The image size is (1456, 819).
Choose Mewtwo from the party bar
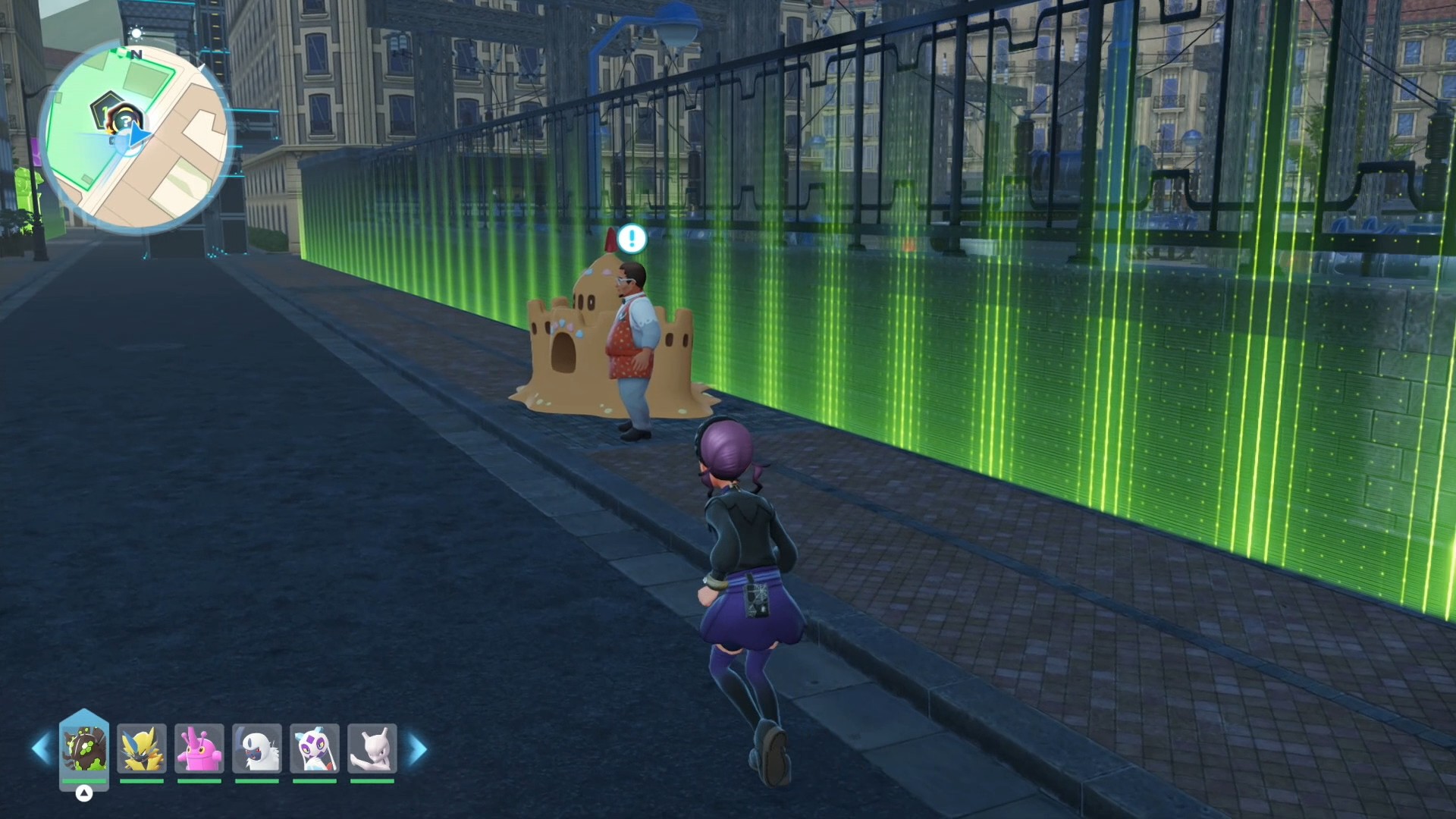click(372, 748)
